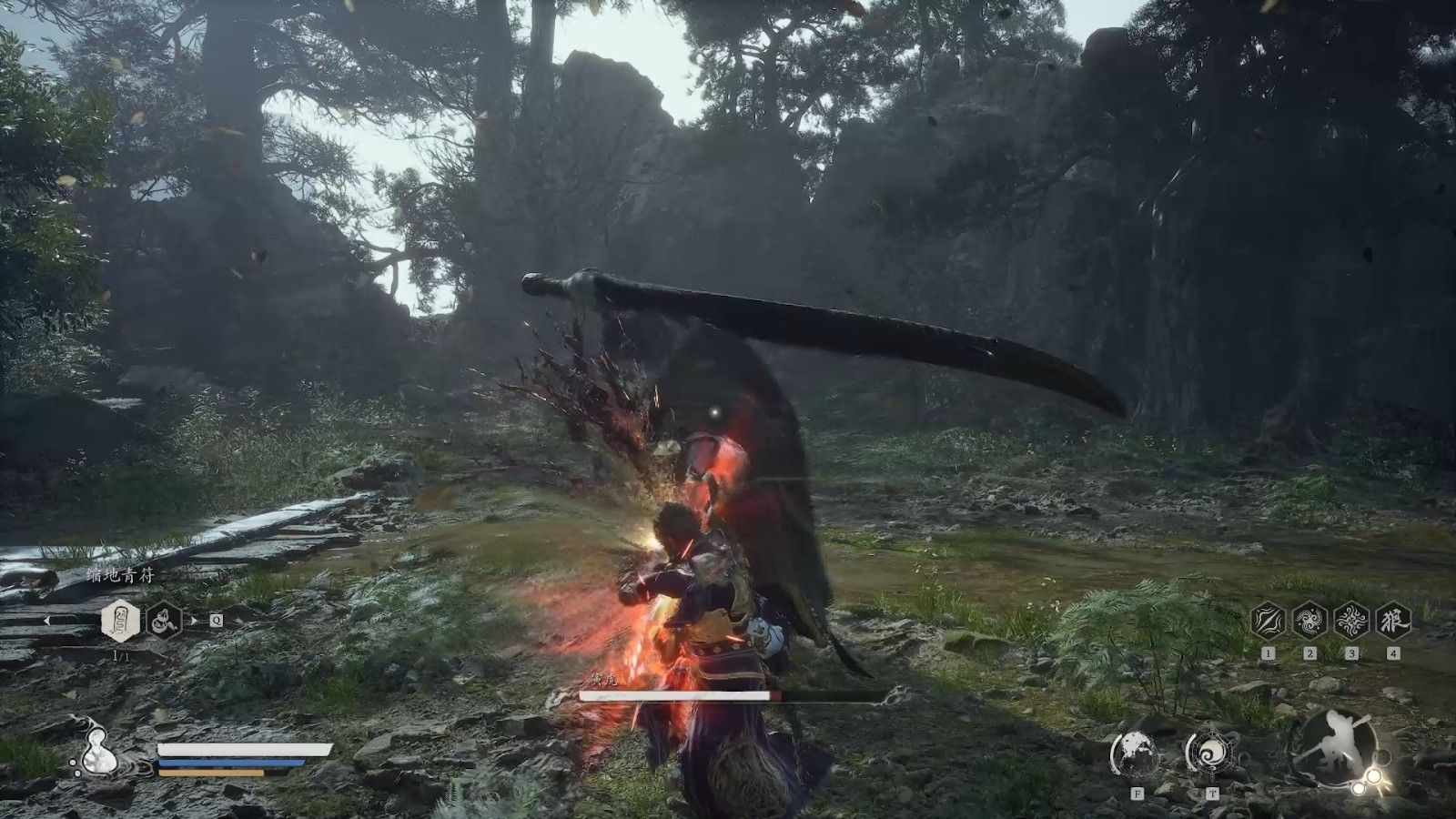This screenshot has width=1456, height=819.
Task: Choose the coiled snake item slot
Action: pyautogui.click(x=165, y=621)
